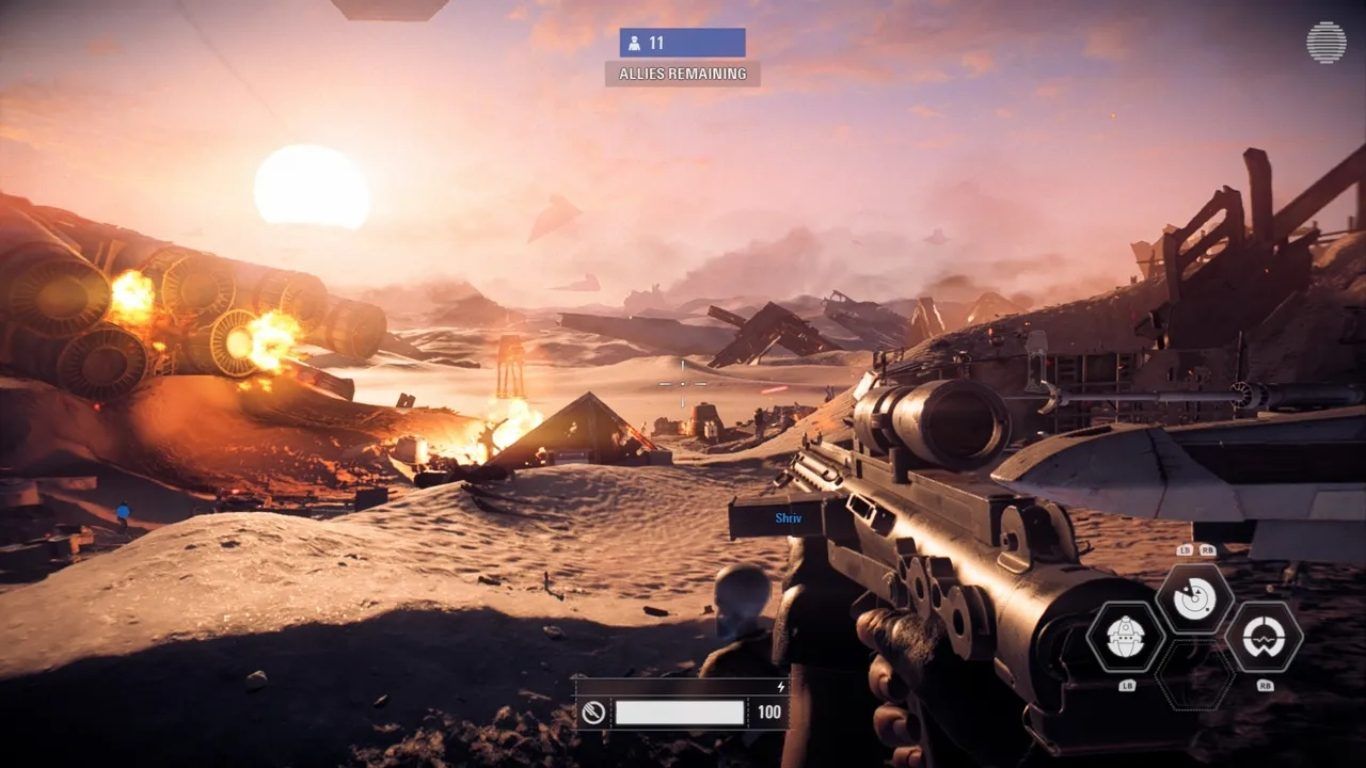The image size is (1366, 768).
Task: Click the striped circle radar icon
Action: point(1326,42)
